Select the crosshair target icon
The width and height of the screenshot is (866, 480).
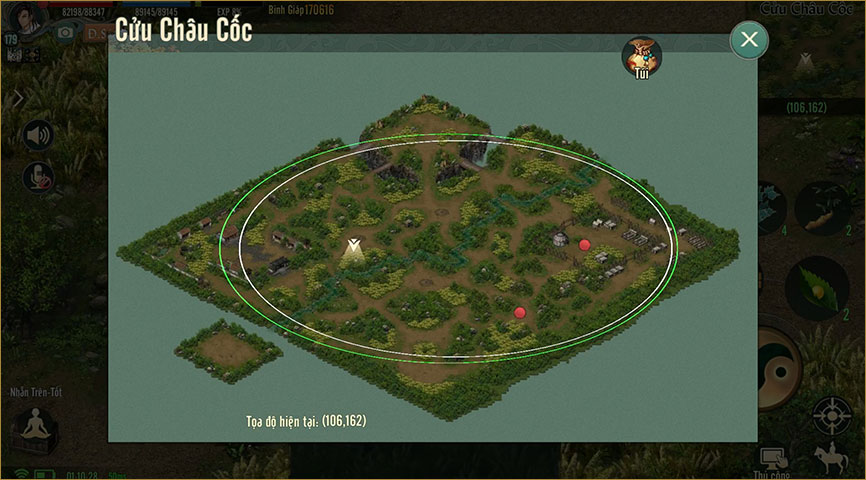832,414
